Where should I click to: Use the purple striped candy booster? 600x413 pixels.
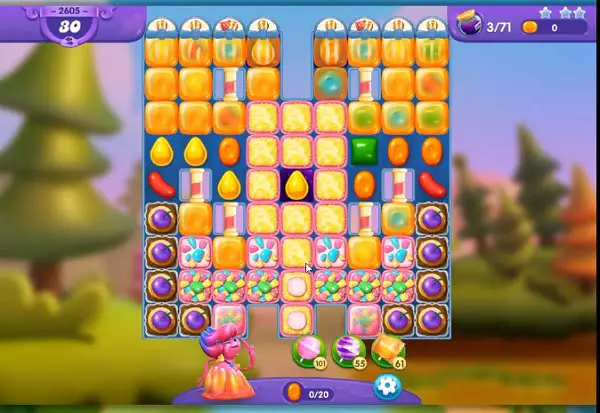click(345, 350)
